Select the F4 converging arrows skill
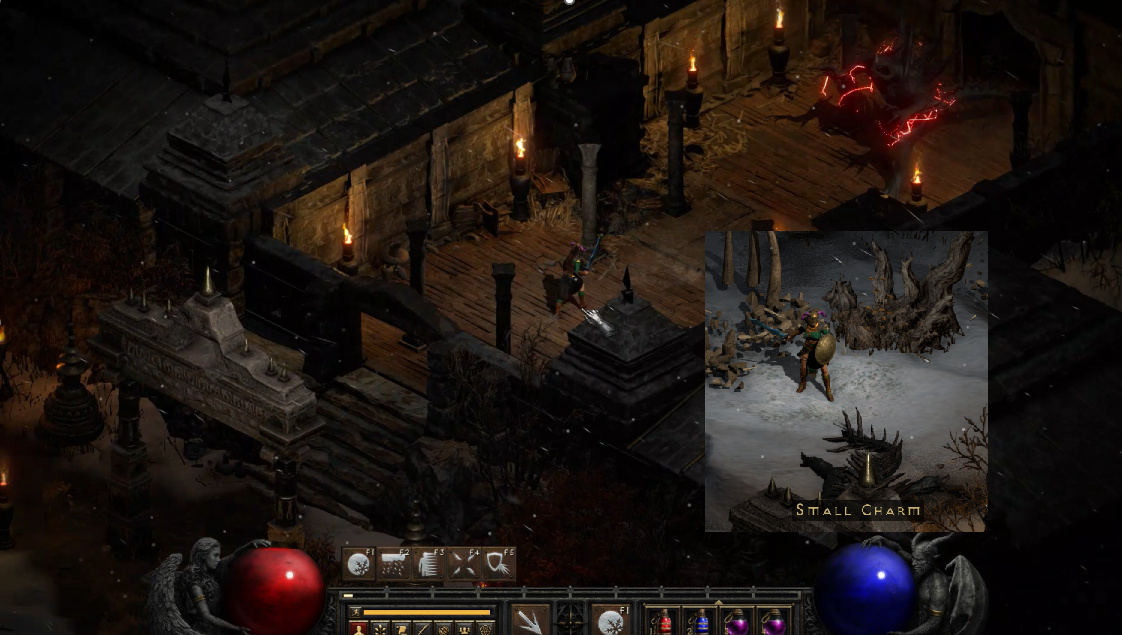 pos(464,564)
